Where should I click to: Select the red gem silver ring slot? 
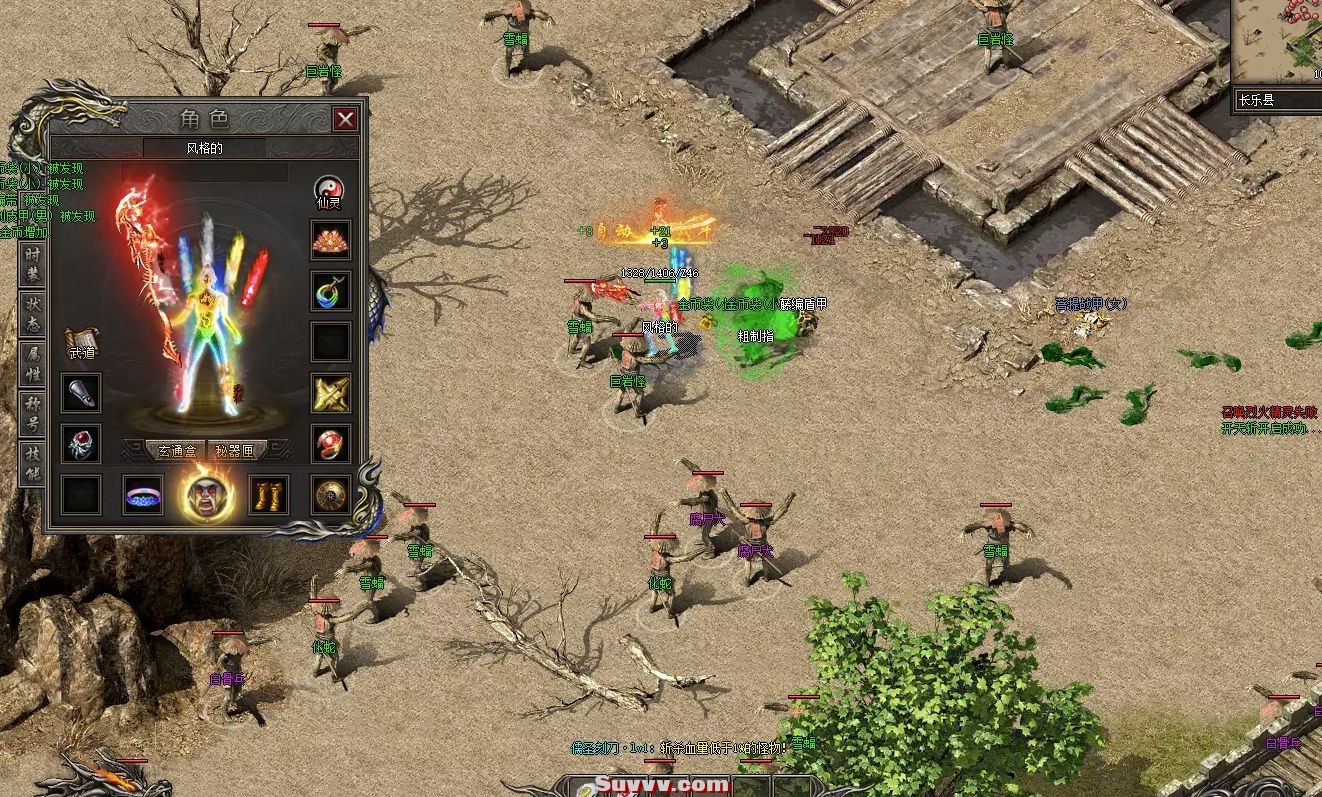81,443
